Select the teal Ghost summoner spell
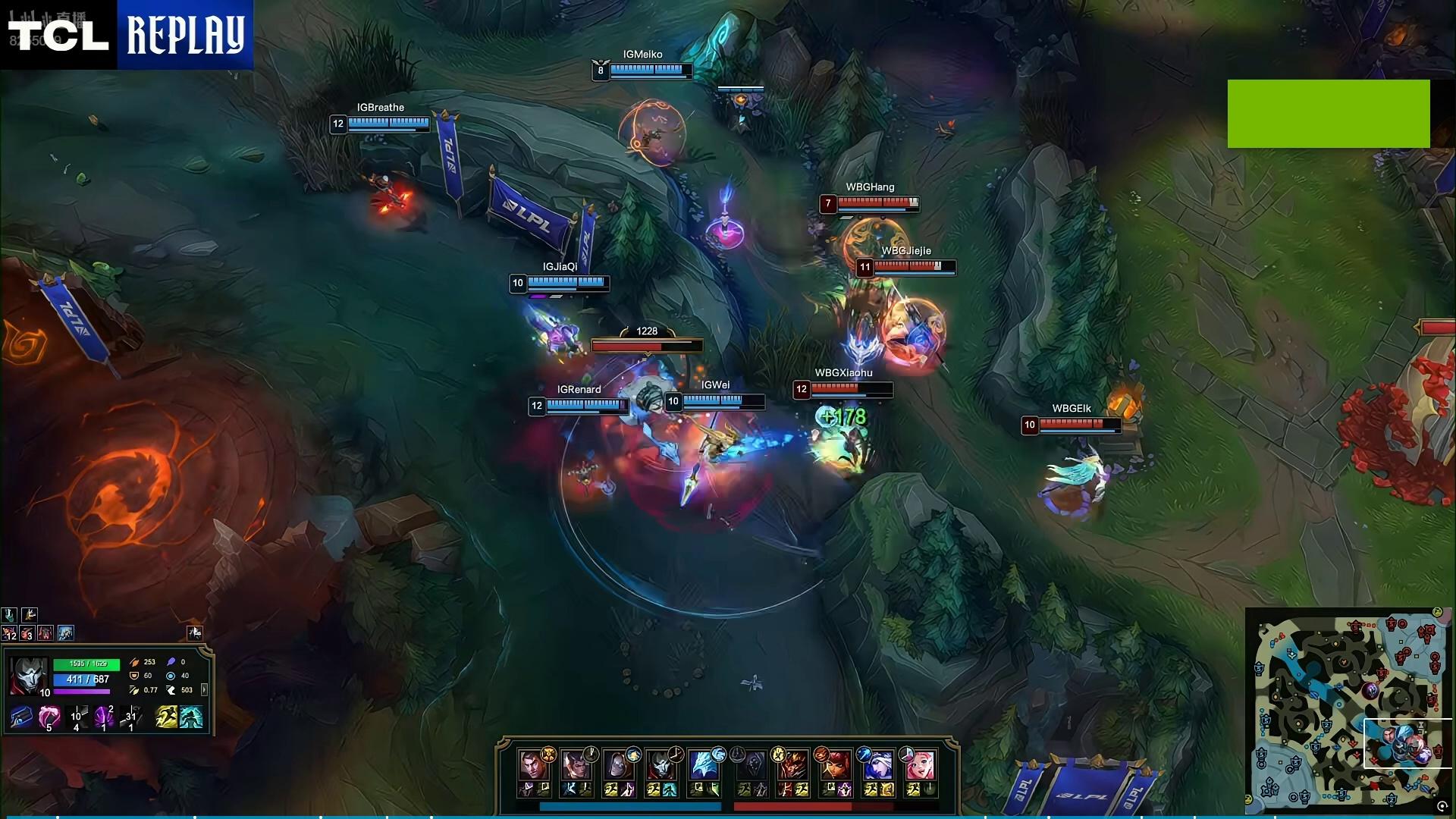This screenshot has height=819, width=1456. click(x=191, y=716)
